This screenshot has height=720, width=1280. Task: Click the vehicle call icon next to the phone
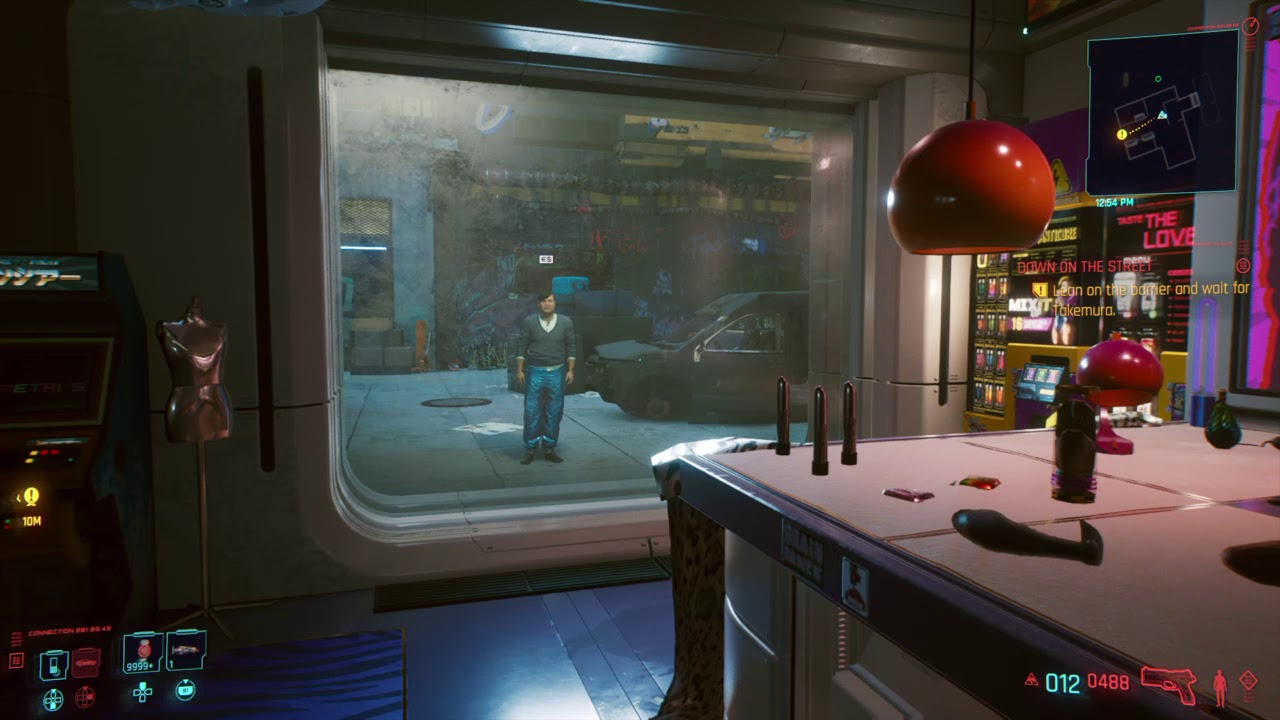point(85,660)
